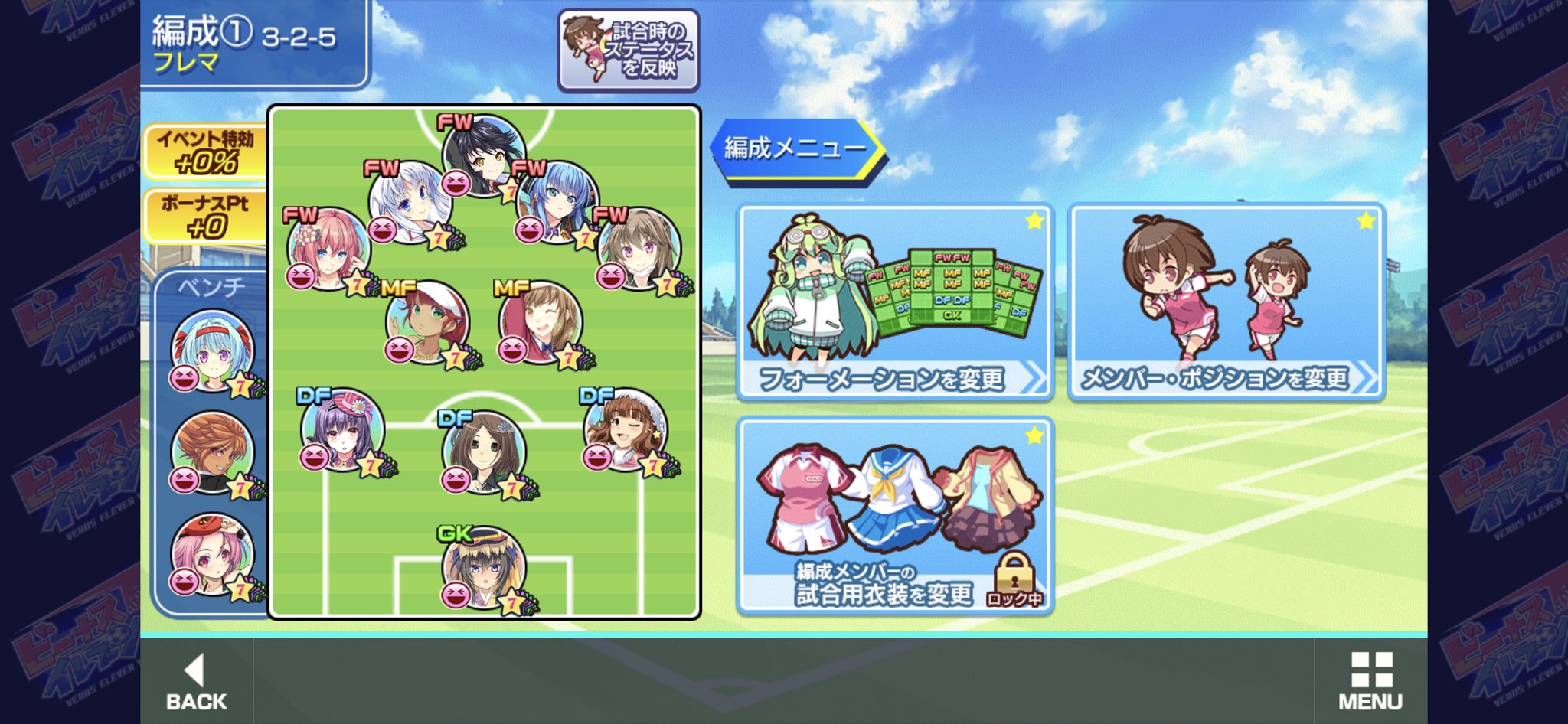
Task: Choose the white-haired FW player portrait
Action: 410,201
